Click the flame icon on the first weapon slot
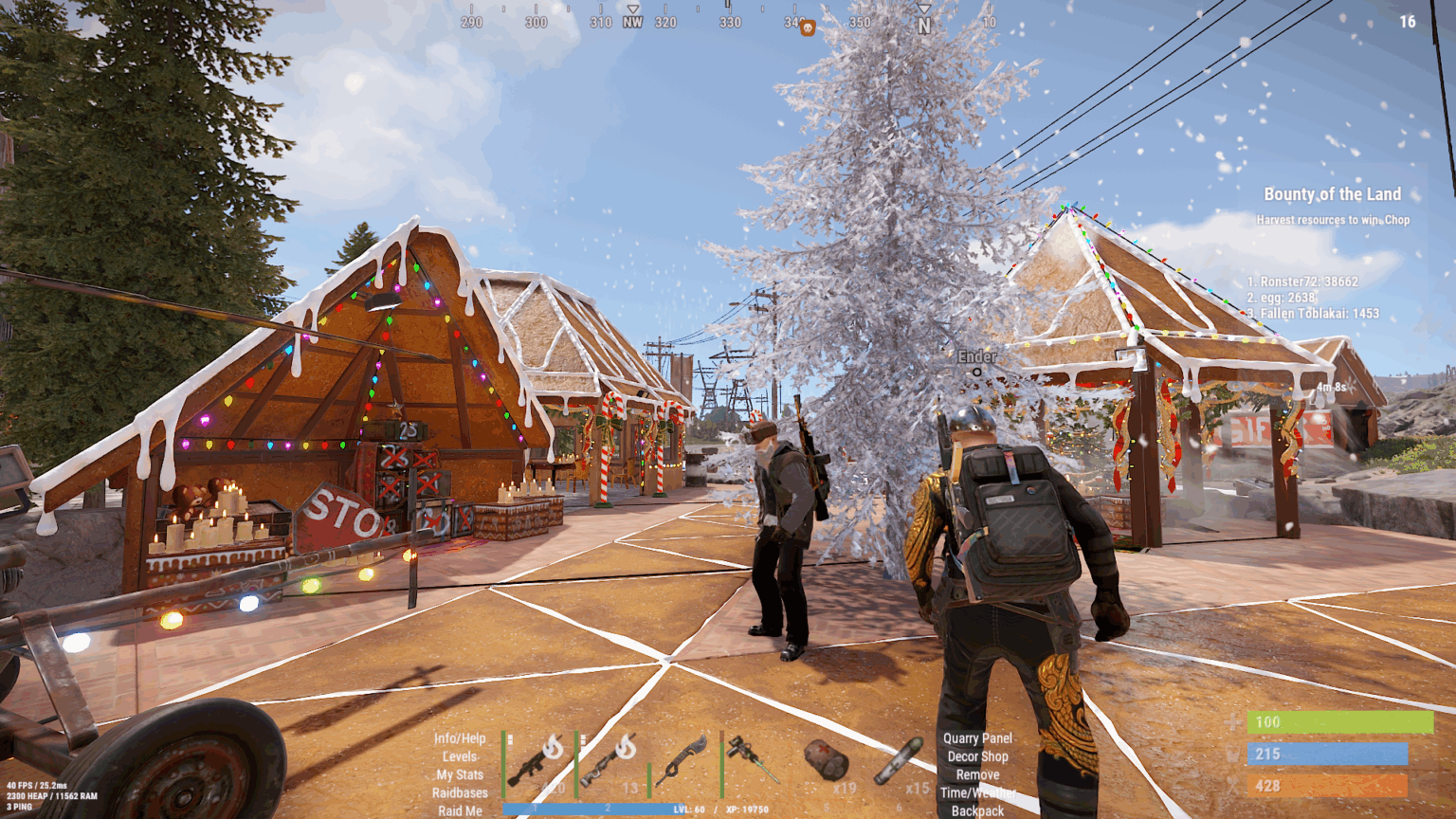This screenshot has width=1456, height=819. [554, 748]
